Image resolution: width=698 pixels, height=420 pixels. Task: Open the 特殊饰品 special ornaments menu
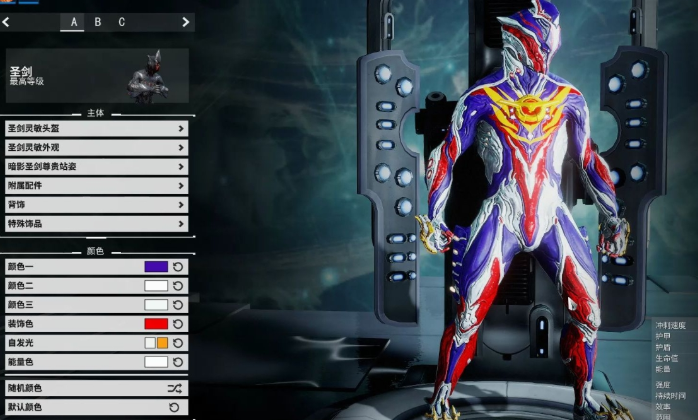pos(96,223)
